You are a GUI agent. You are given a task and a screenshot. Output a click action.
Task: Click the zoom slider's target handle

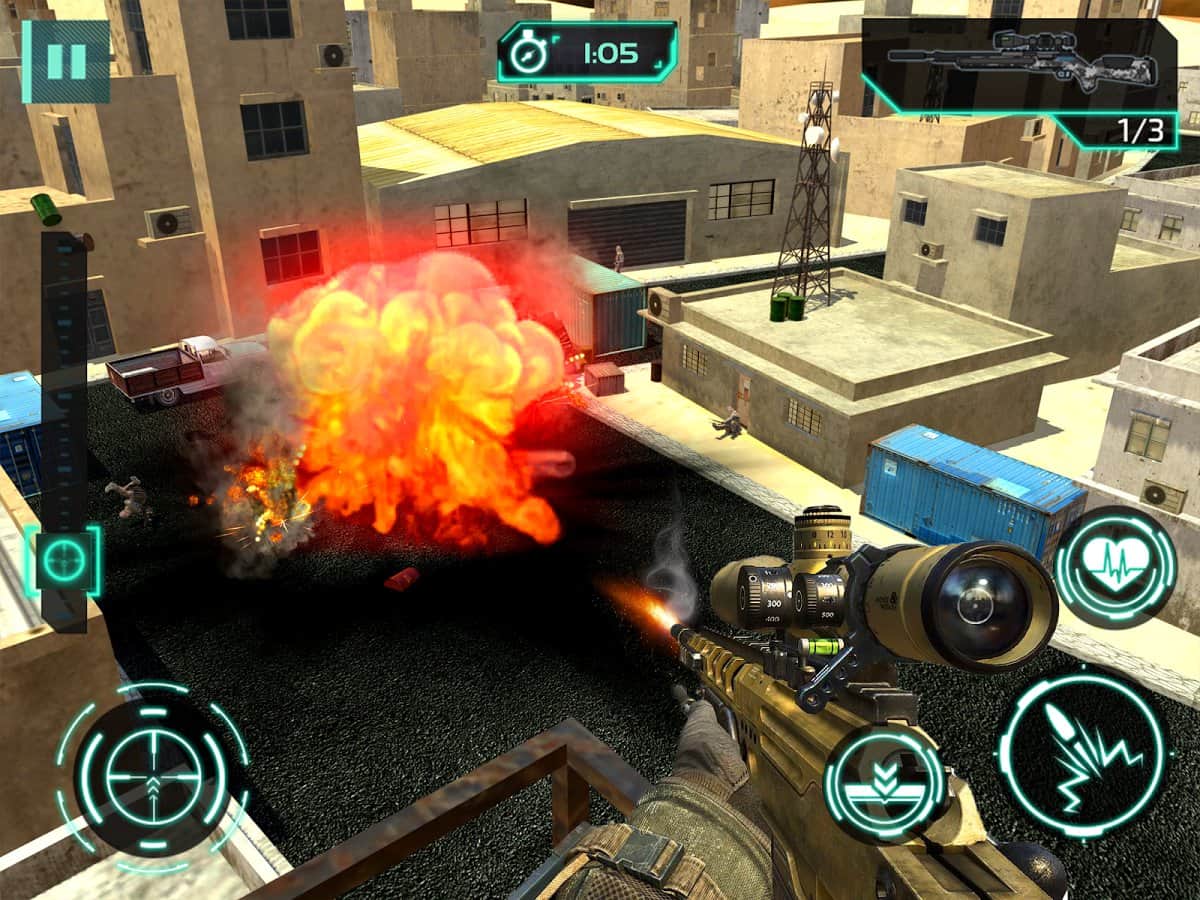[64, 561]
